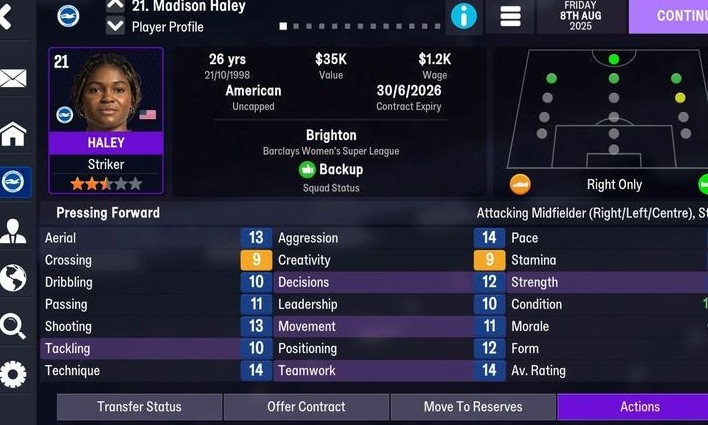Click the Brighton badge beside the player name
Image resolution: width=708 pixels, height=425 pixels.
click(x=69, y=16)
